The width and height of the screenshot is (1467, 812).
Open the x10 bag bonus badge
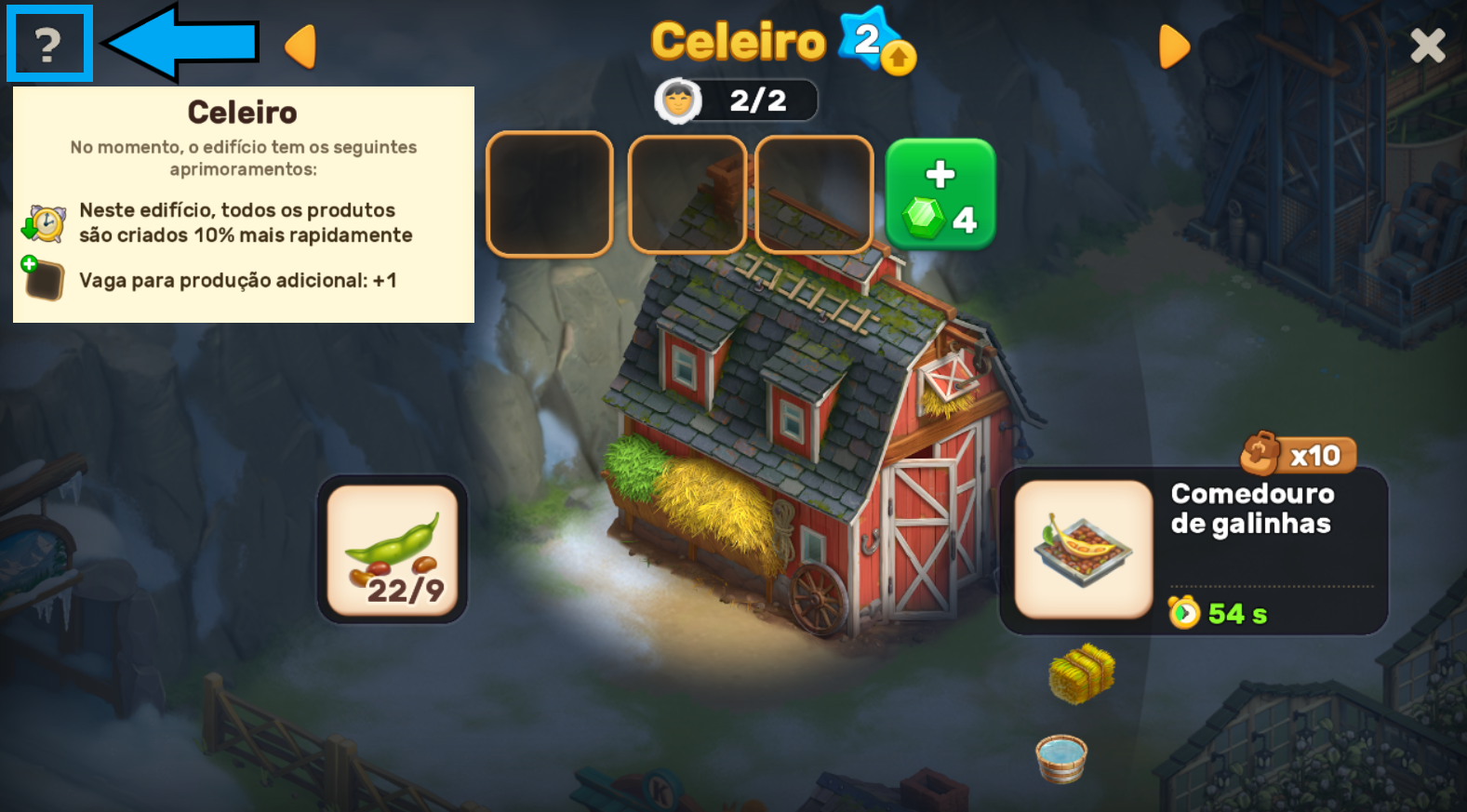point(1298,455)
